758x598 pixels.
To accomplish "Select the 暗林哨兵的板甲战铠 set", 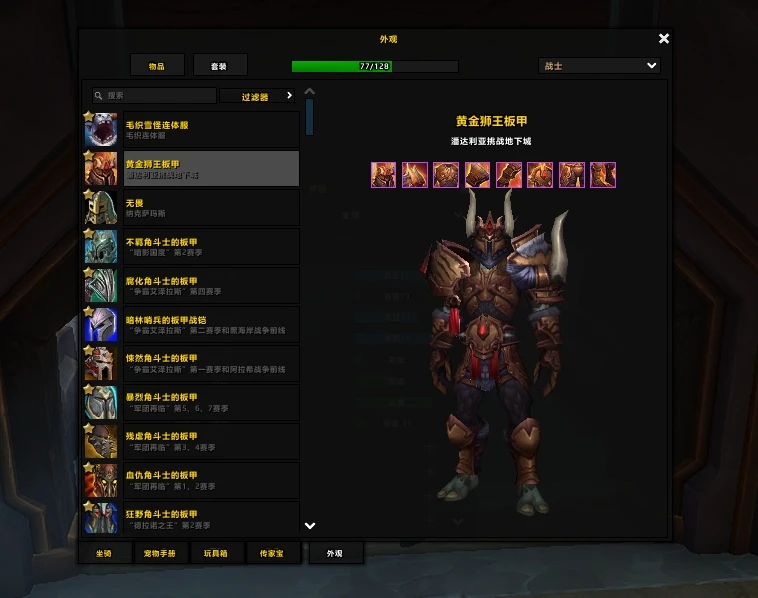I will click(x=192, y=325).
